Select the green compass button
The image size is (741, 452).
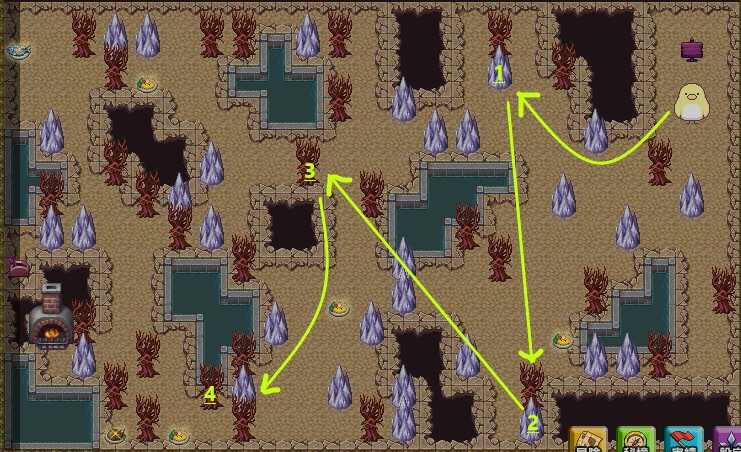pyautogui.click(x=636, y=441)
